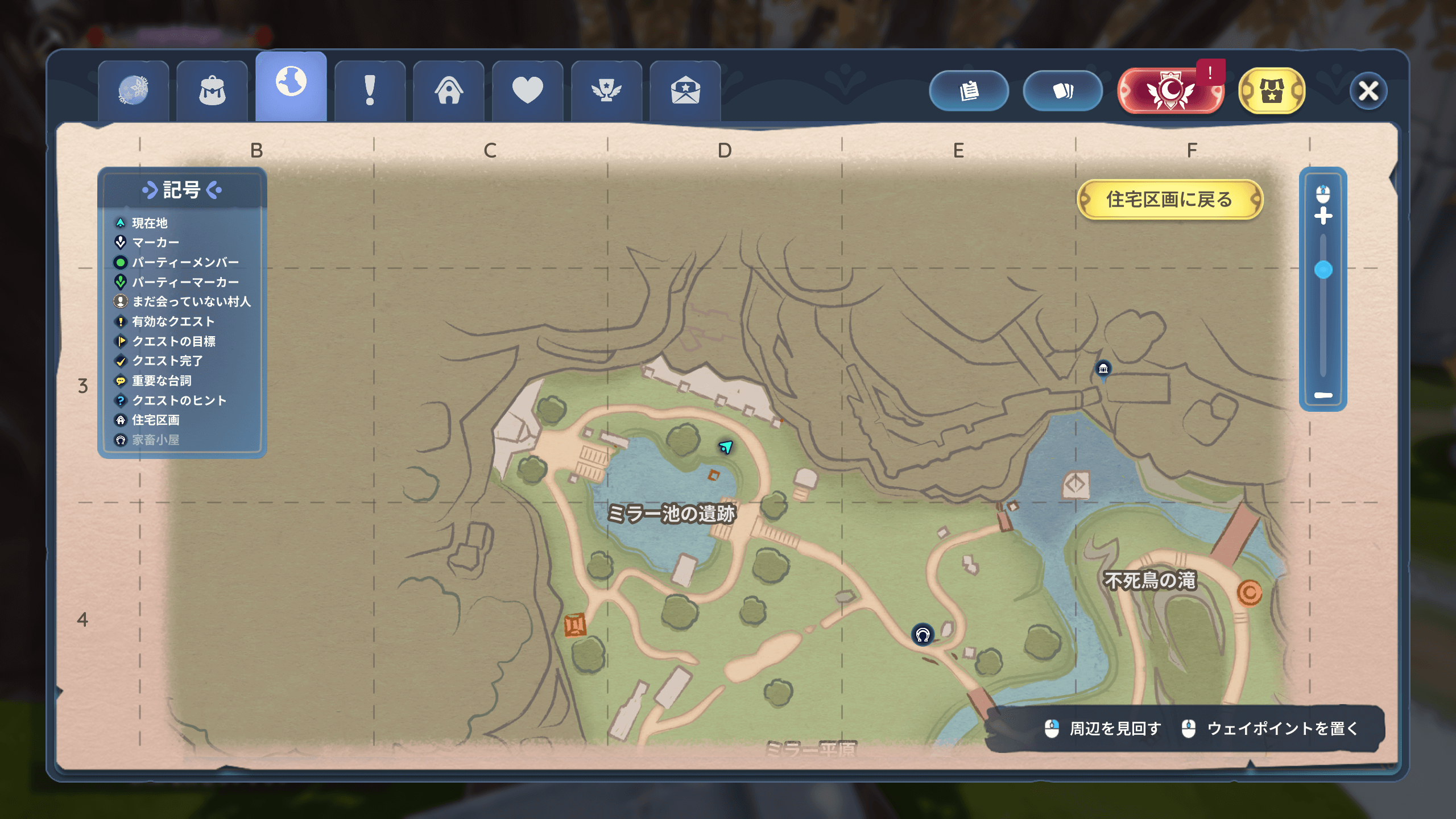
Task: Open the yellow shop store button
Action: point(1271,91)
